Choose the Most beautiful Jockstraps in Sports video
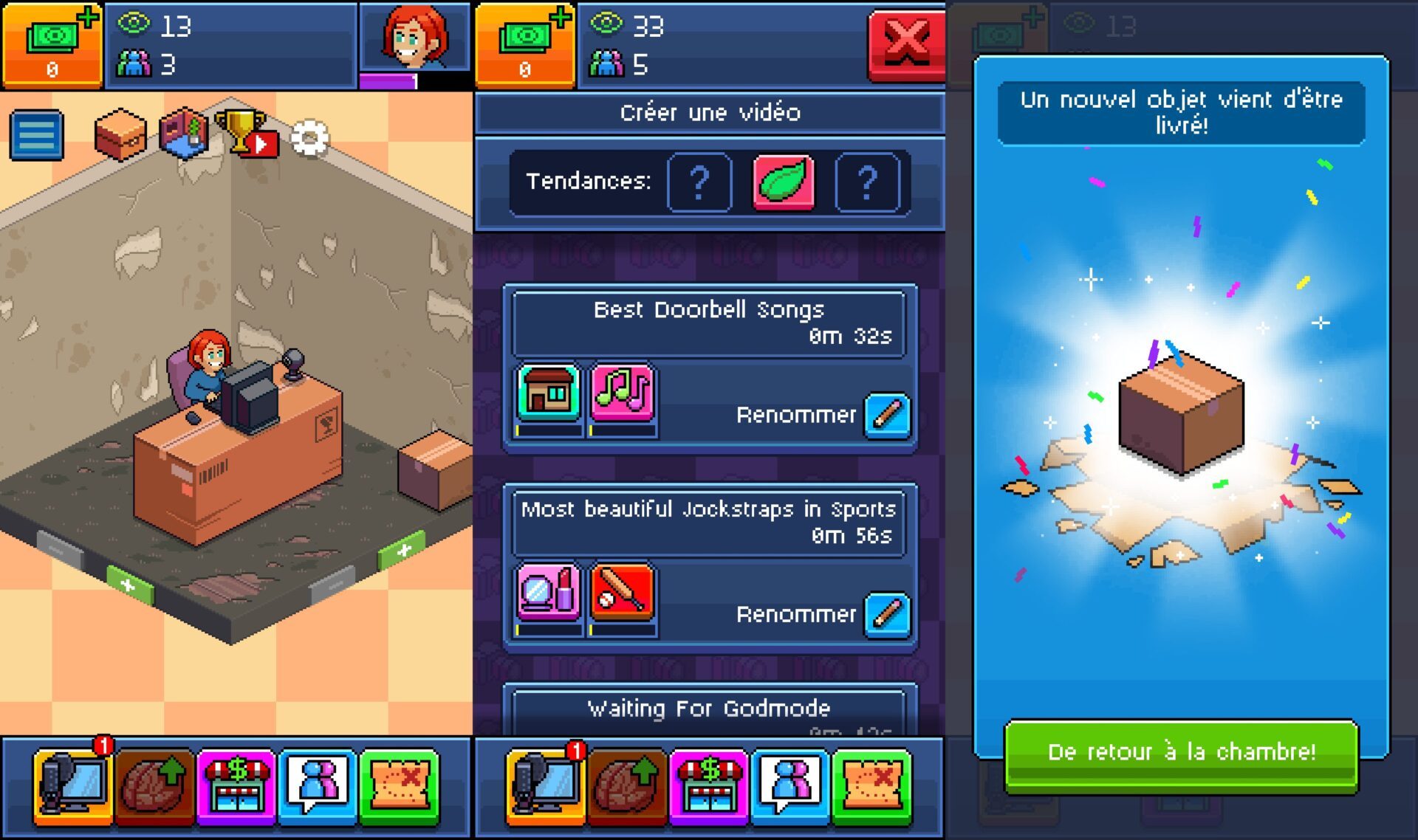The width and height of the screenshot is (1418, 840). pos(709,523)
